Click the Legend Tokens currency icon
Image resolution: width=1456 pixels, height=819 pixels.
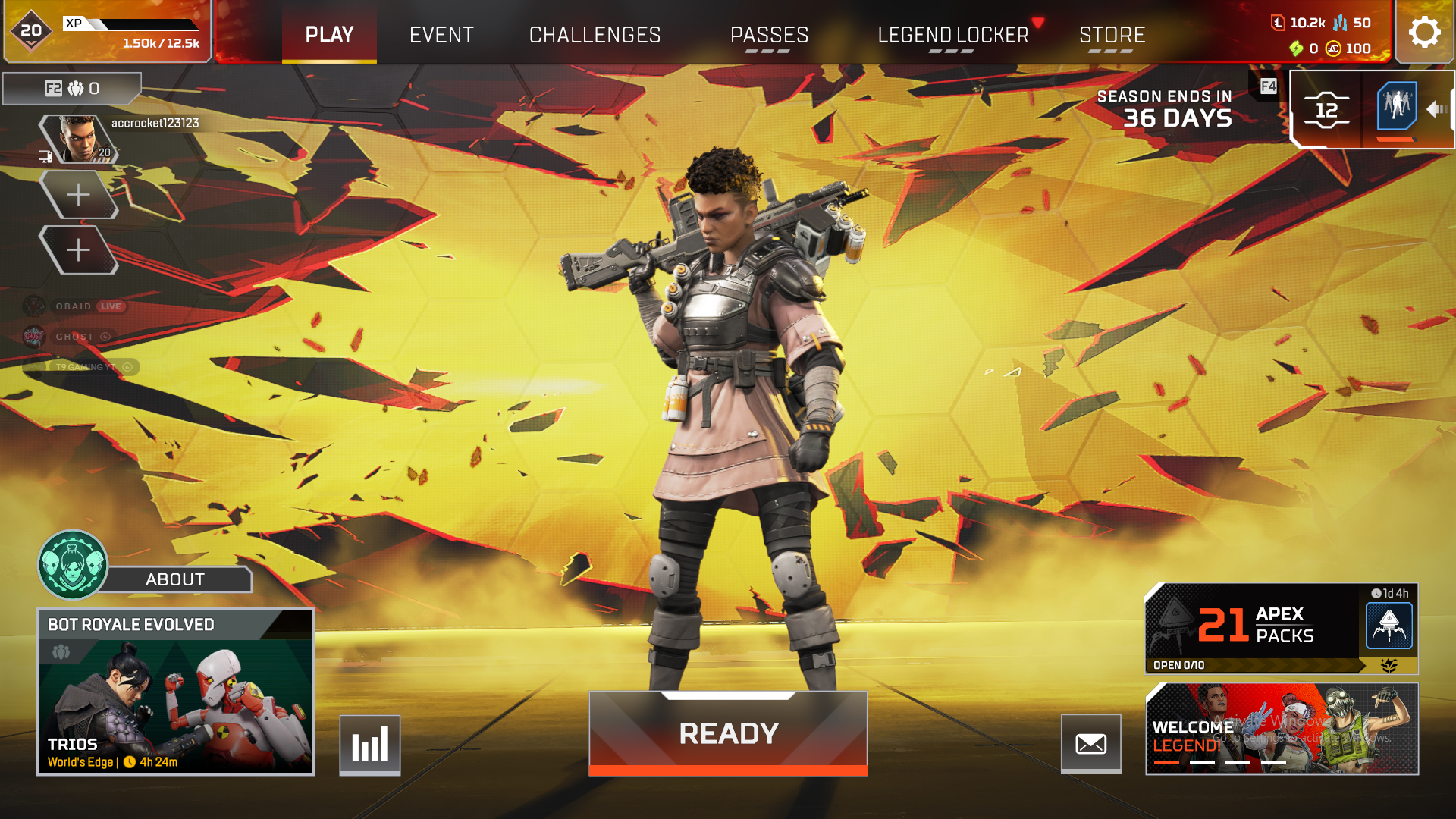point(1278,23)
